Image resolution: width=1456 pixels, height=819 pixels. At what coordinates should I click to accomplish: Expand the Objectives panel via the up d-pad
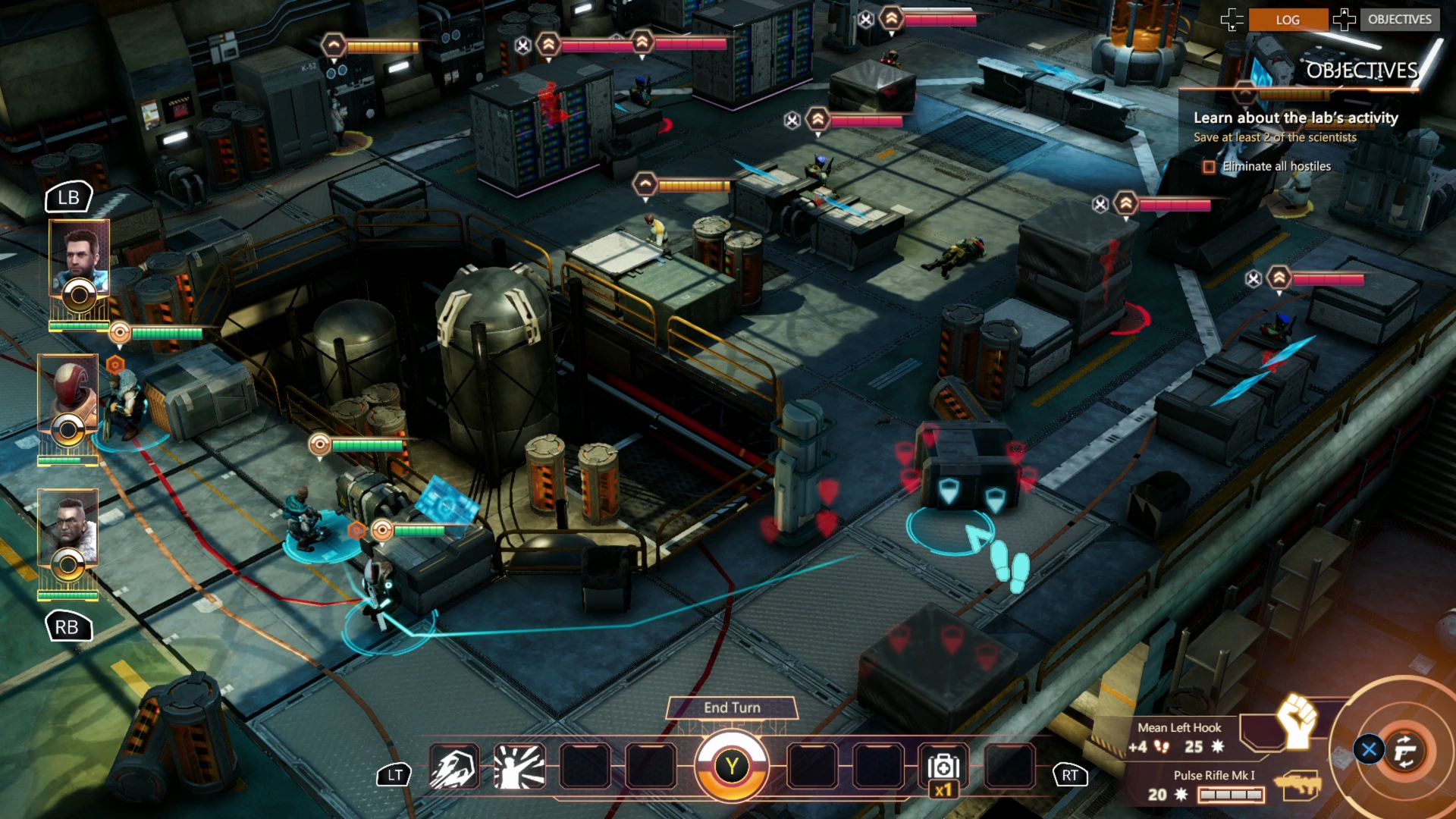tap(1345, 20)
